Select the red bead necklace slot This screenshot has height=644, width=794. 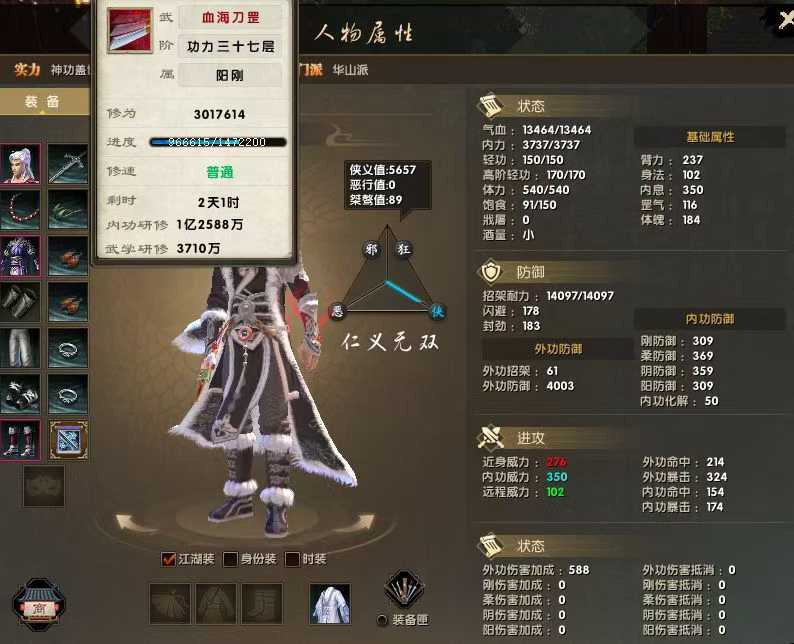point(20,210)
